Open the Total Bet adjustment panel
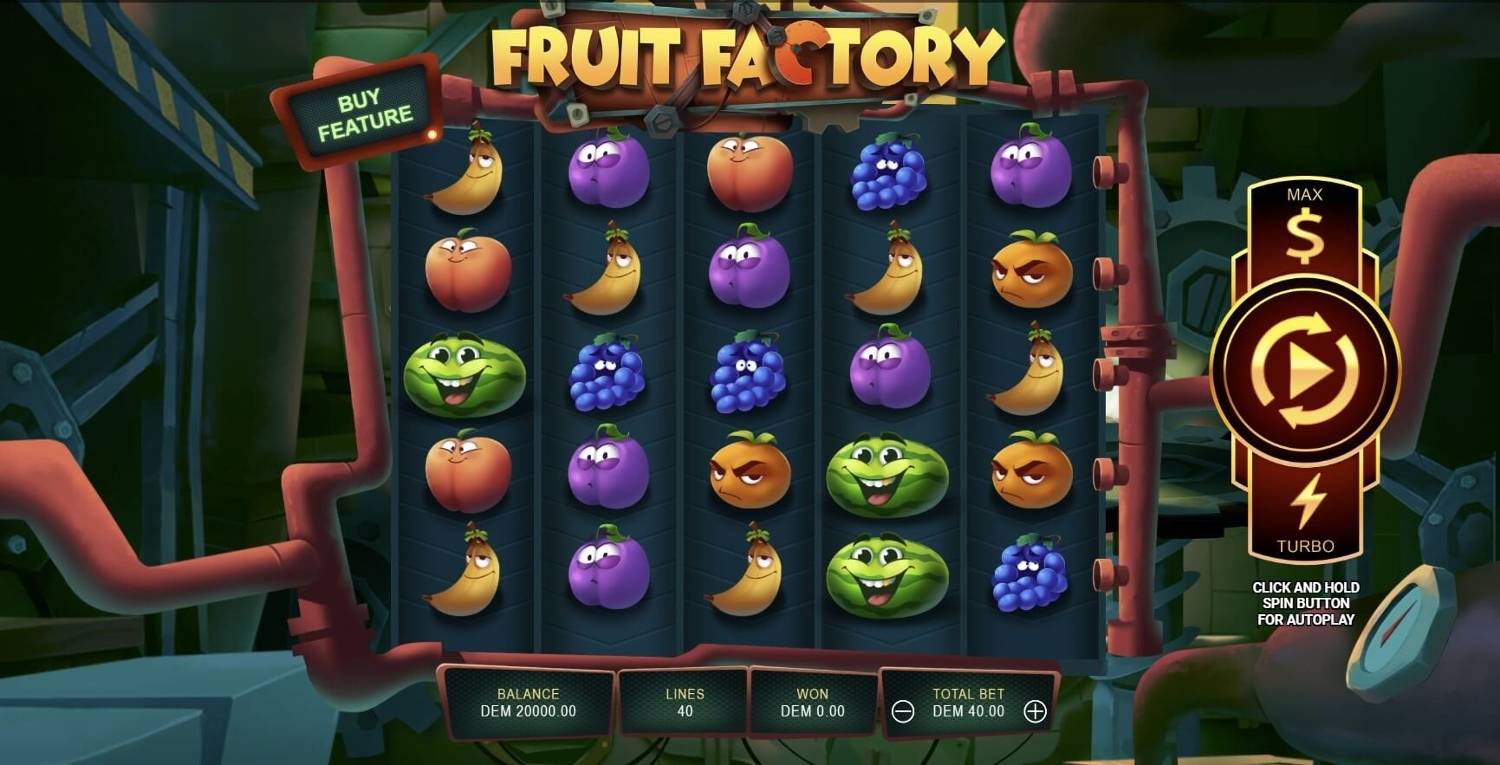1500x765 pixels. tap(967, 700)
